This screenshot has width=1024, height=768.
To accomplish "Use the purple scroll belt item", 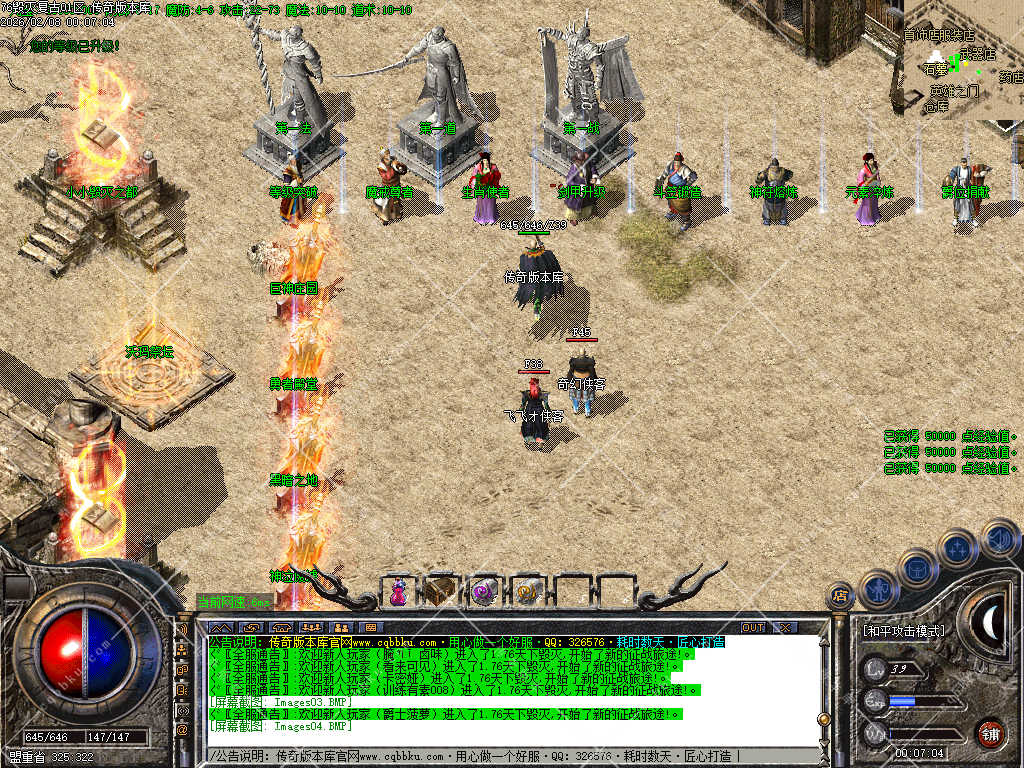I will tap(484, 591).
